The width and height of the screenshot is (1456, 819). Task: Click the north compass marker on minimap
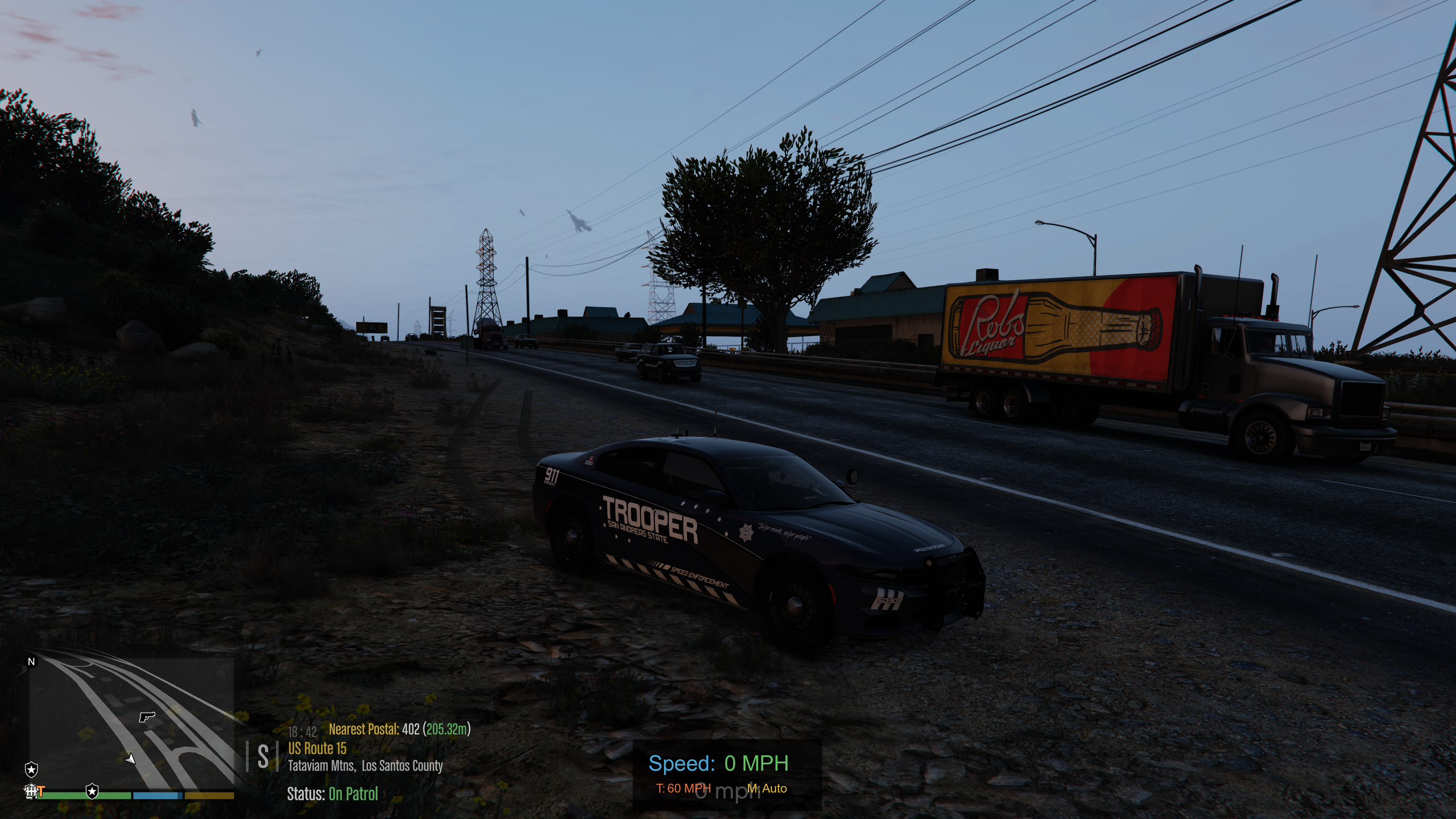pos(32,662)
